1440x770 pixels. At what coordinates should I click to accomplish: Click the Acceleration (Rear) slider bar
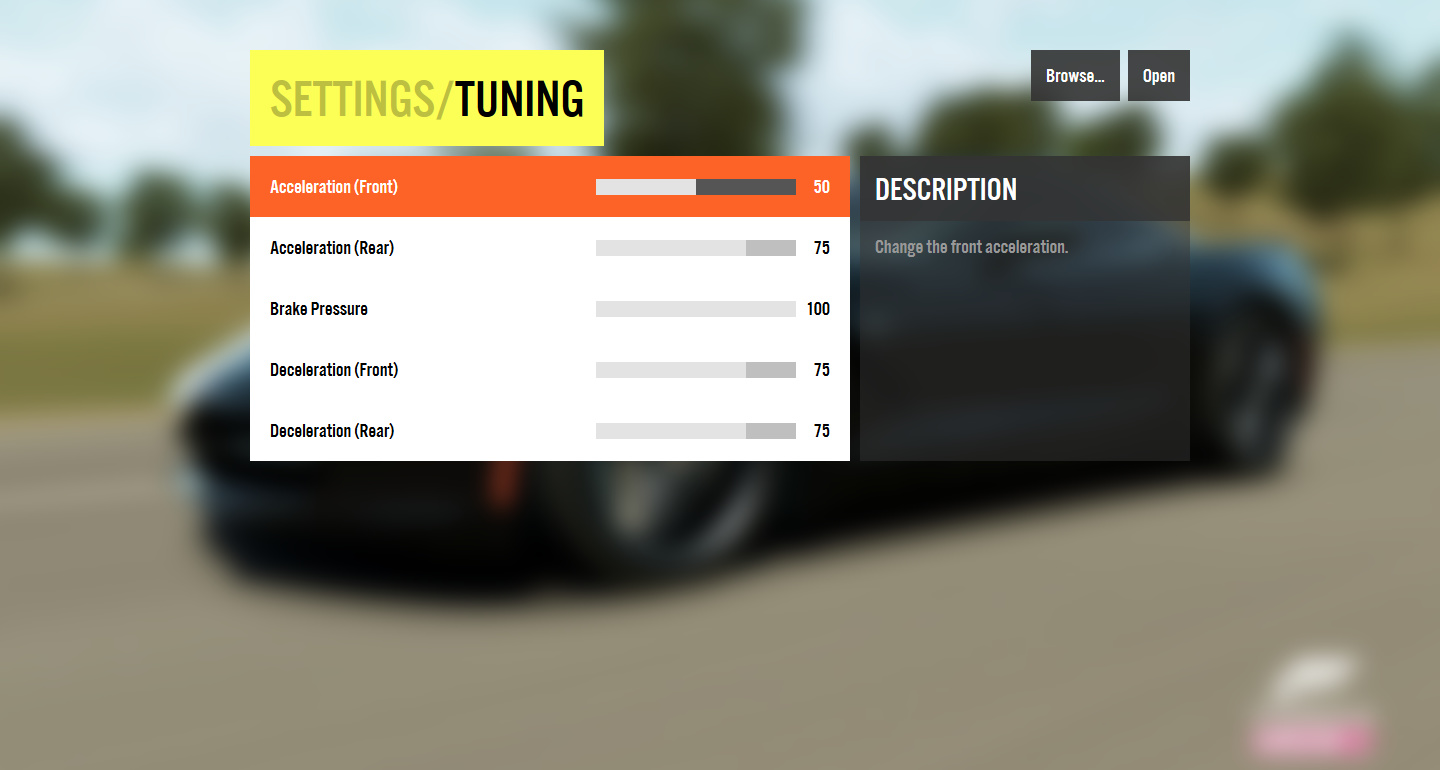tap(696, 248)
